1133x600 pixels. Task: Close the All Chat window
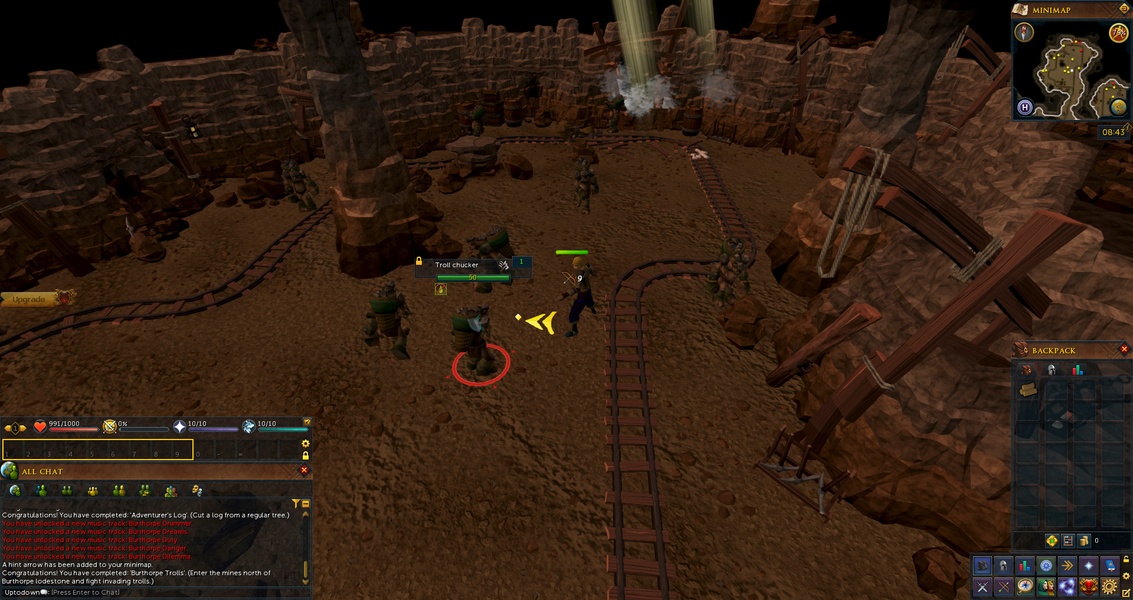pos(305,470)
